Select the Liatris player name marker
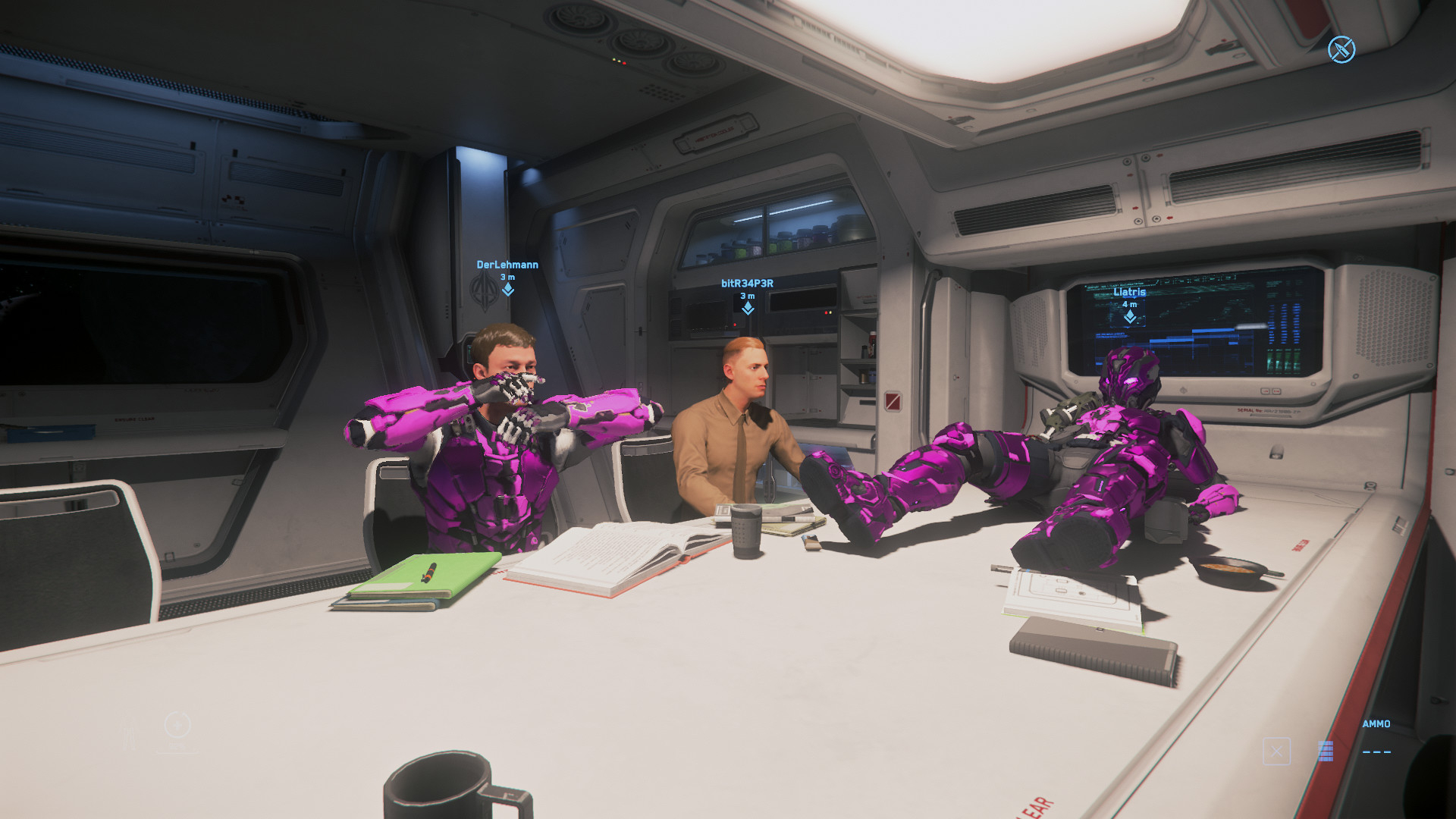The height and width of the screenshot is (819, 1456). pyautogui.click(x=1129, y=292)
